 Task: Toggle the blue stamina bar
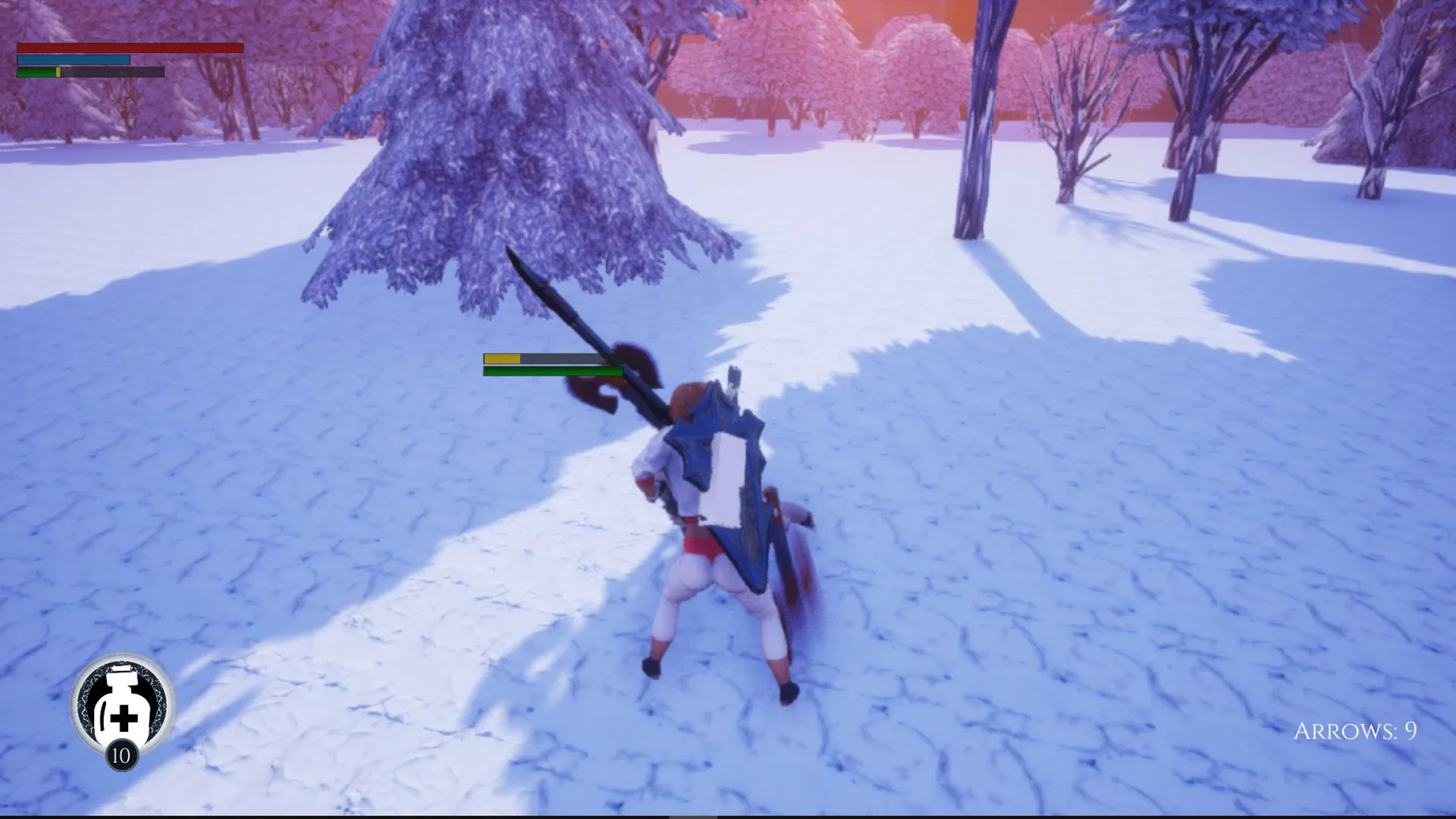click(72, 59)
